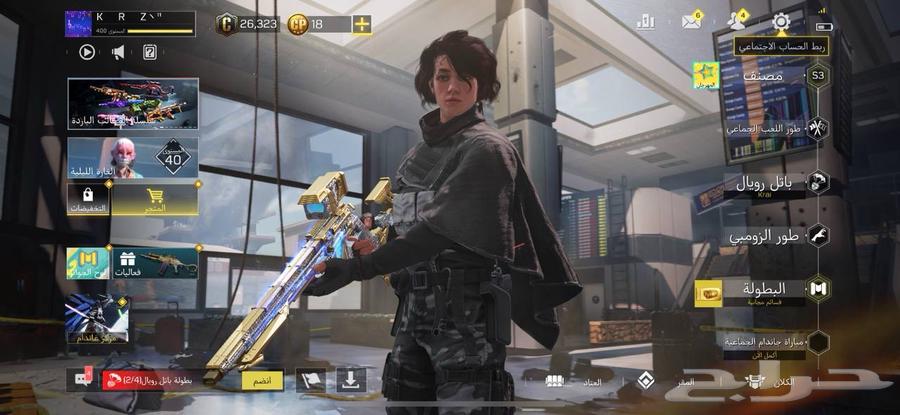This screenshot has height=415, width=900.
Task: Check the mail envelope icon
Action: [x=690, y=22]
